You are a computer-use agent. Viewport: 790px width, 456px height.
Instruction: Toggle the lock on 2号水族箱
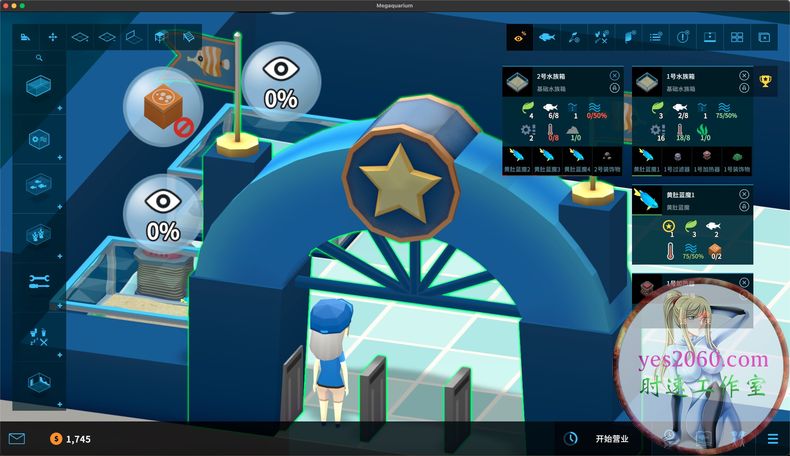tap(614, 88)
